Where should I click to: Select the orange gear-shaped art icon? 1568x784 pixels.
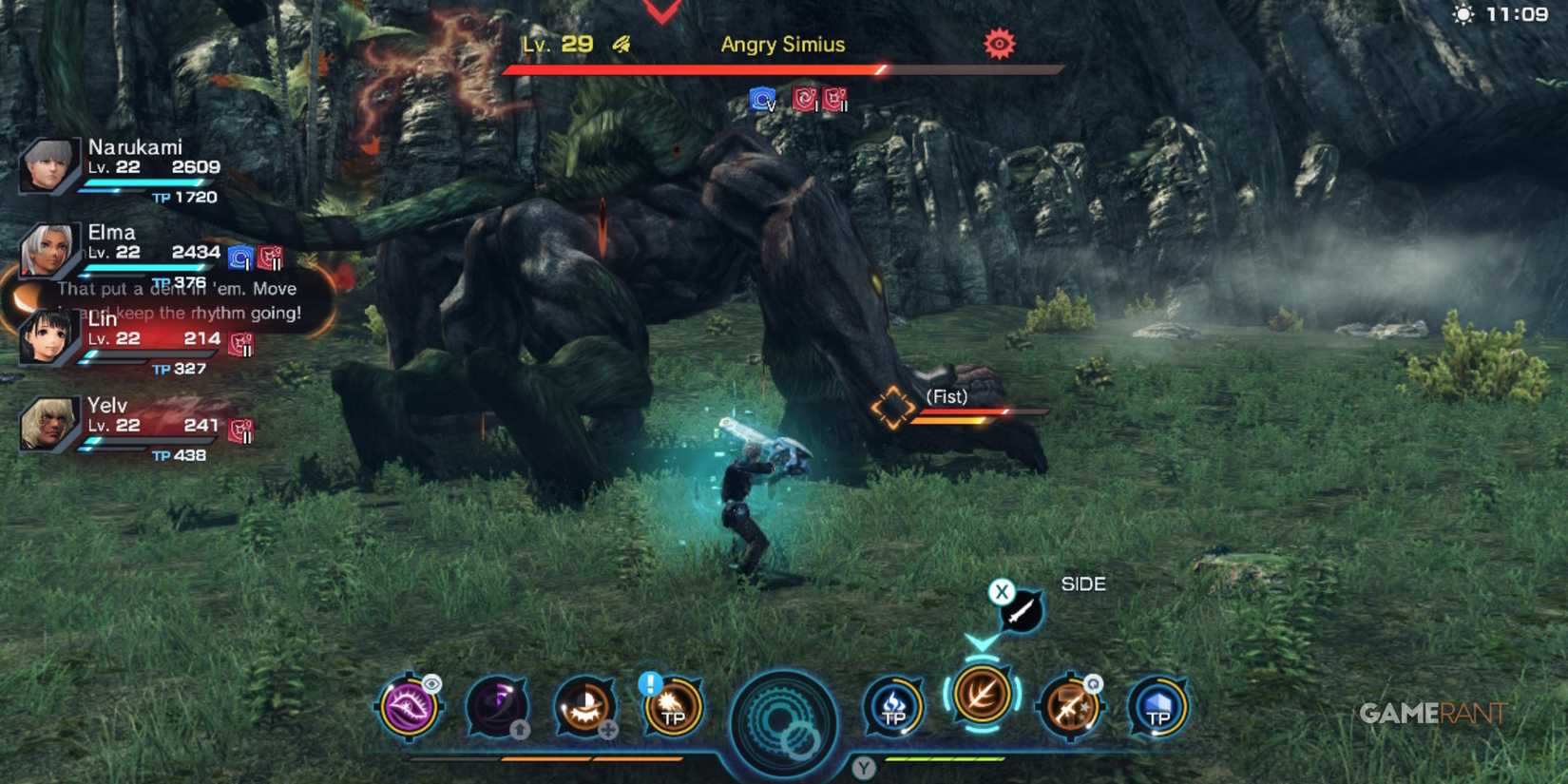pyautogui.click(x=584, y=707)
